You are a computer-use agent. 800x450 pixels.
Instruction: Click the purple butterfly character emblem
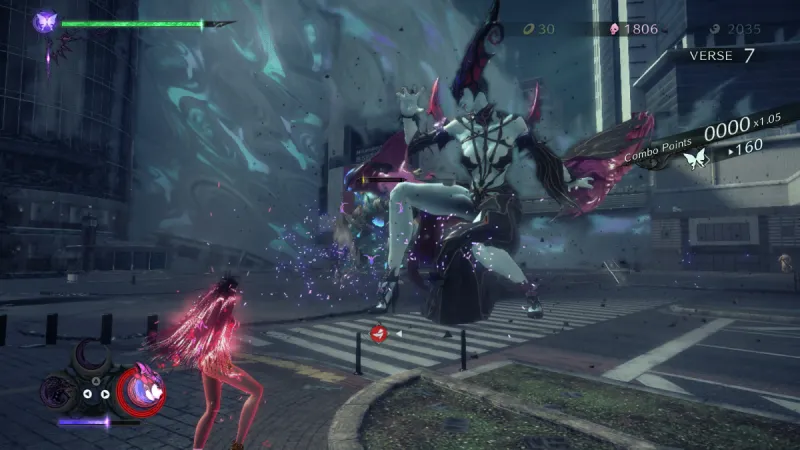[x=45, y=21]
